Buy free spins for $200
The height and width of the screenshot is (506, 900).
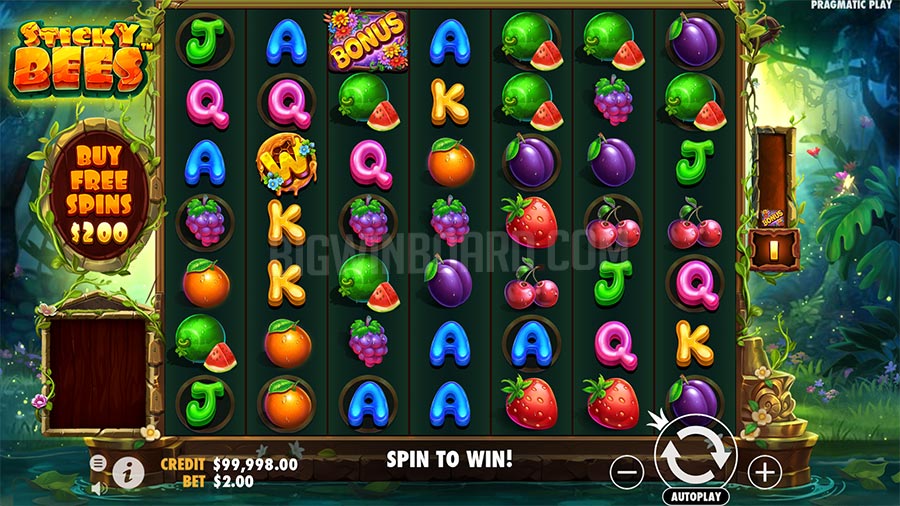[99, 192]
